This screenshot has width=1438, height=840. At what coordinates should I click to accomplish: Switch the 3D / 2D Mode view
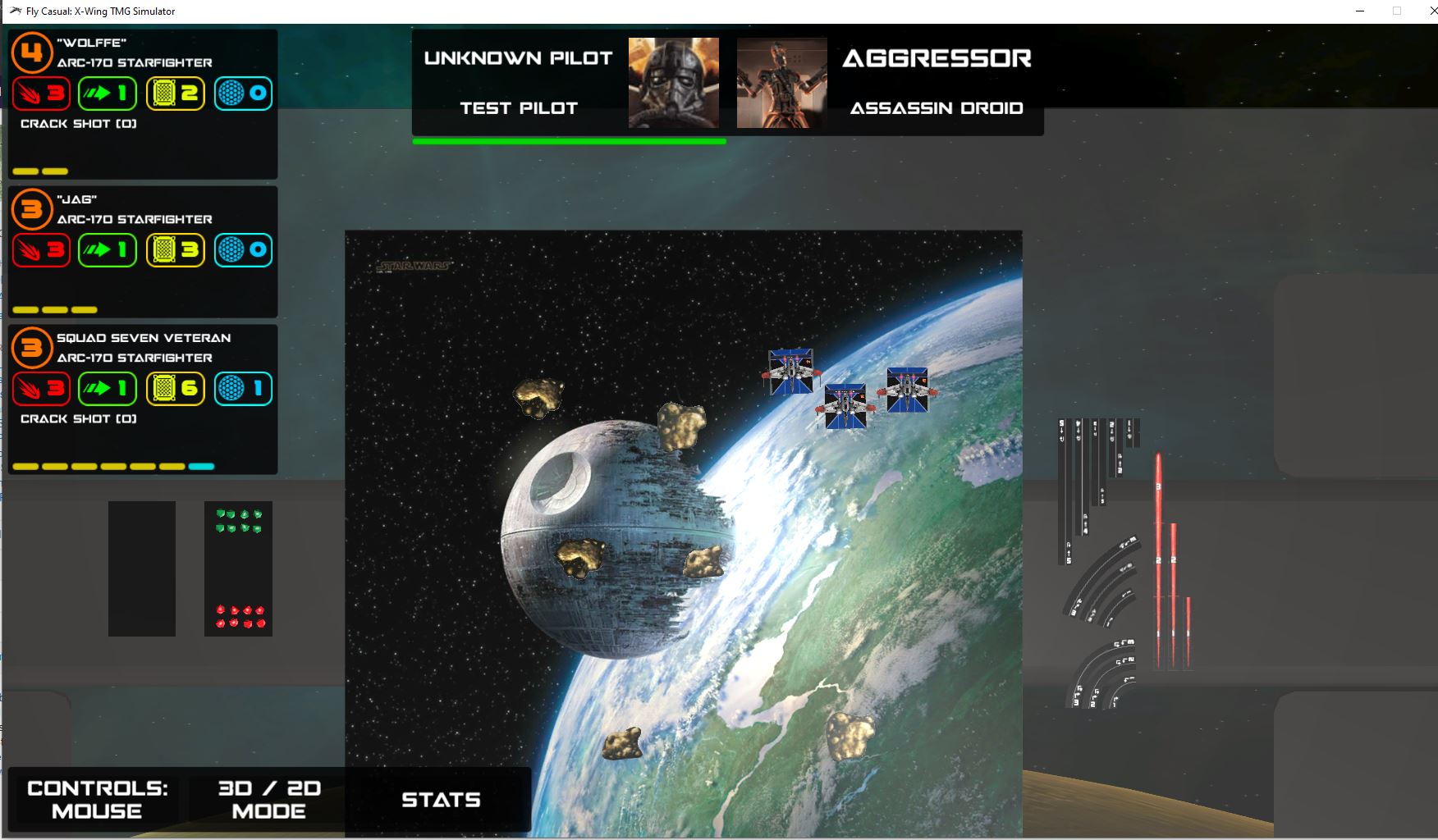pos(268,799)
